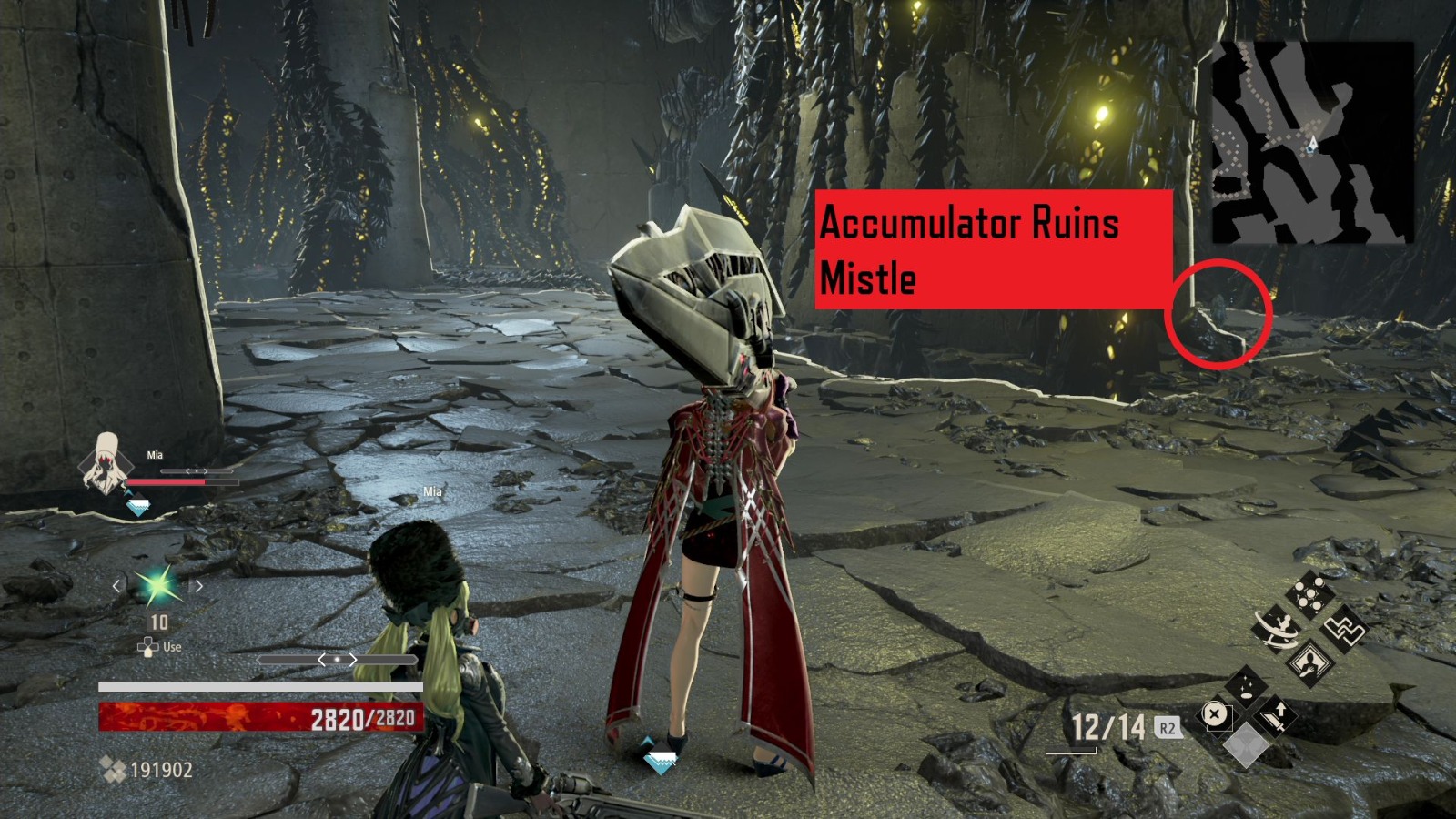Click the satellite orbit gift icon

click(x=1277, y=629)
